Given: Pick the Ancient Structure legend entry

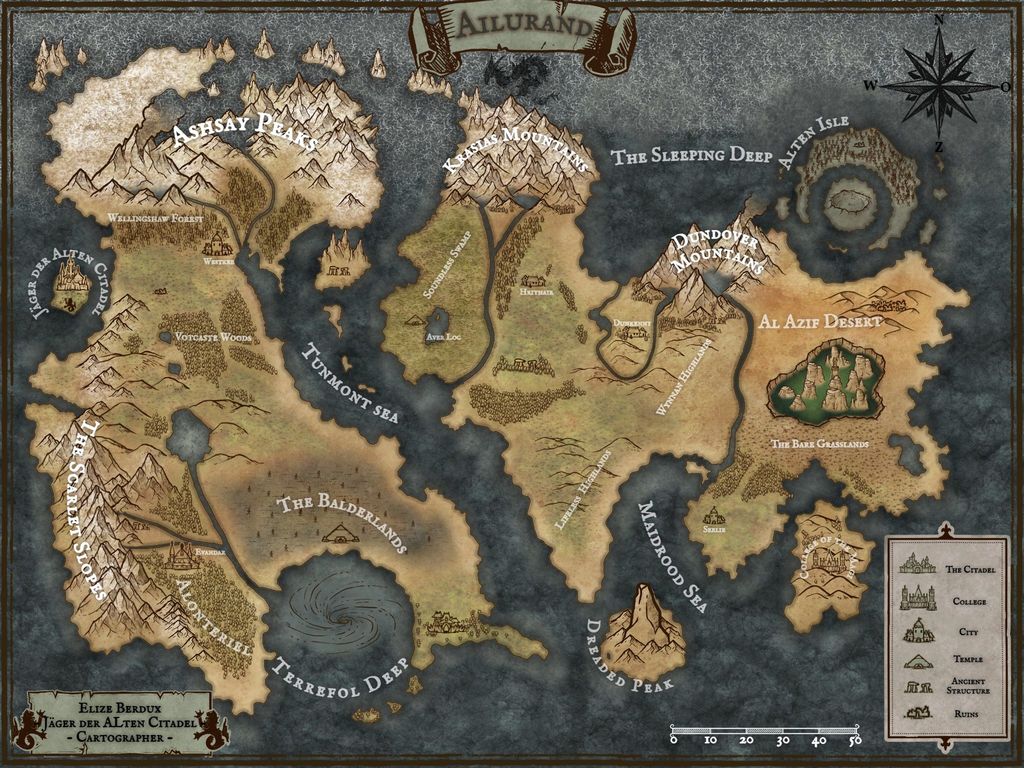Looking at the screenshot, I should pos(940,687).
